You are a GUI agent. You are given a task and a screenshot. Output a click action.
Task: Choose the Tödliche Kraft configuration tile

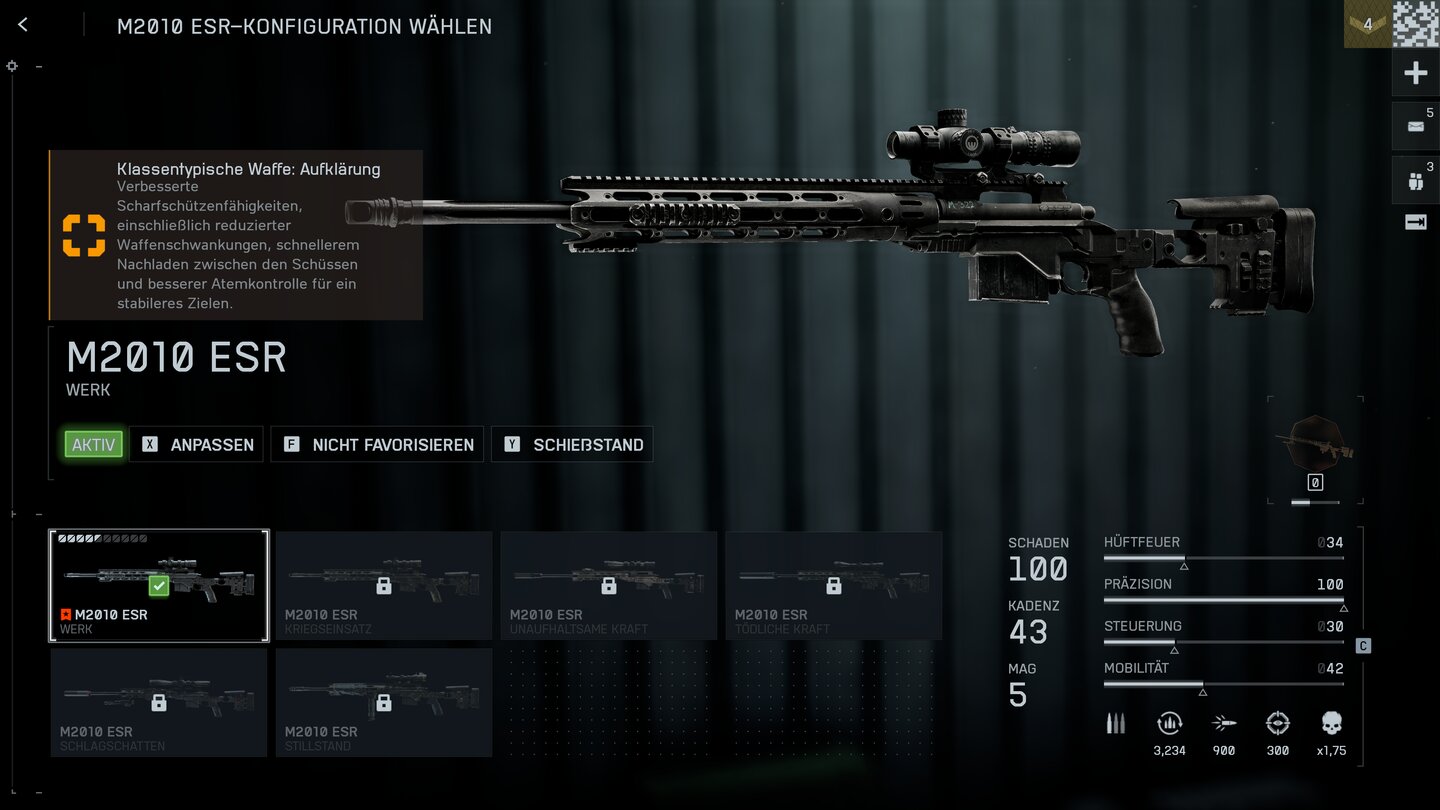tap(834, 585)
